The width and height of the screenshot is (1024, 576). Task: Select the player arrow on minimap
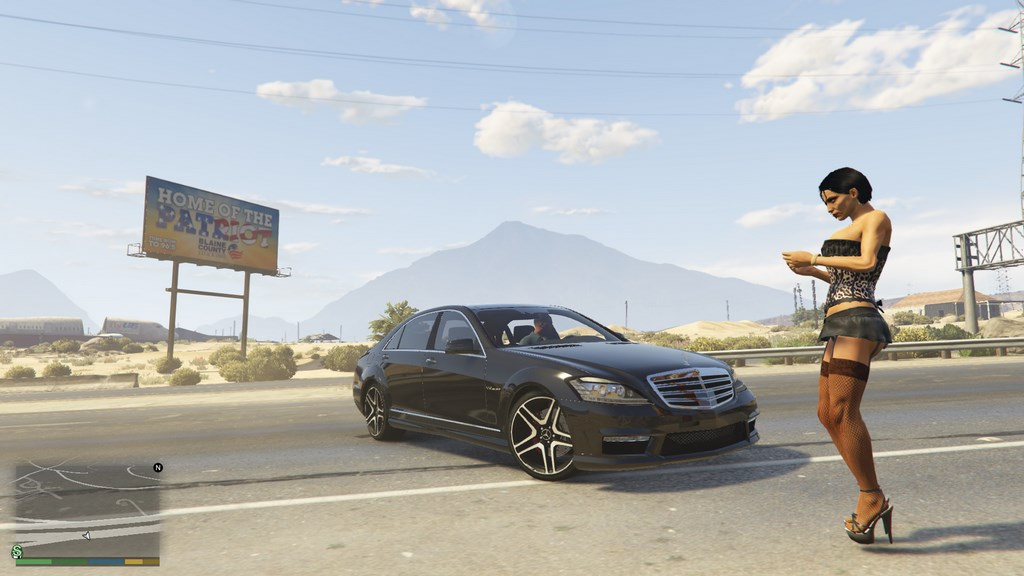86,536
